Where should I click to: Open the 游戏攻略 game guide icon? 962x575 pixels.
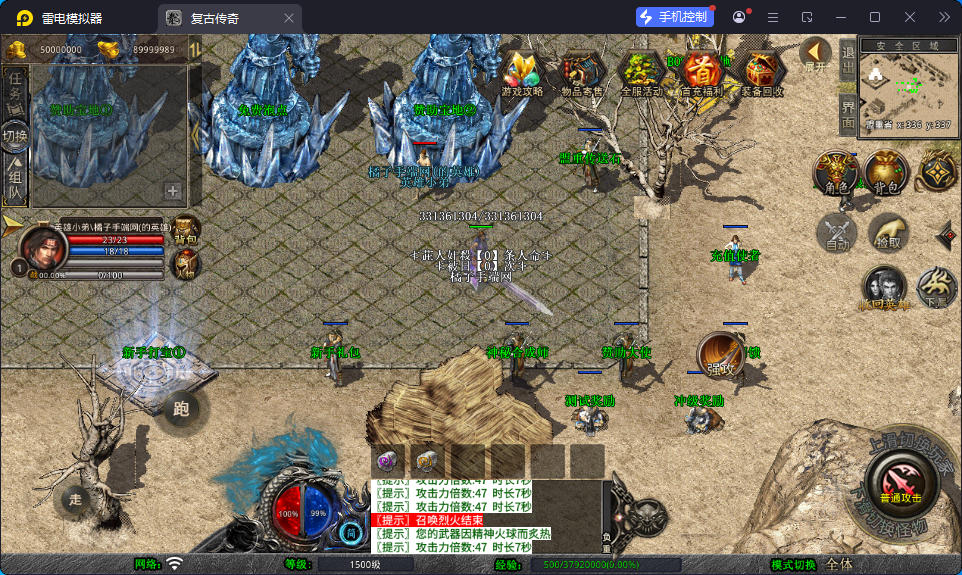click(522, 73)
